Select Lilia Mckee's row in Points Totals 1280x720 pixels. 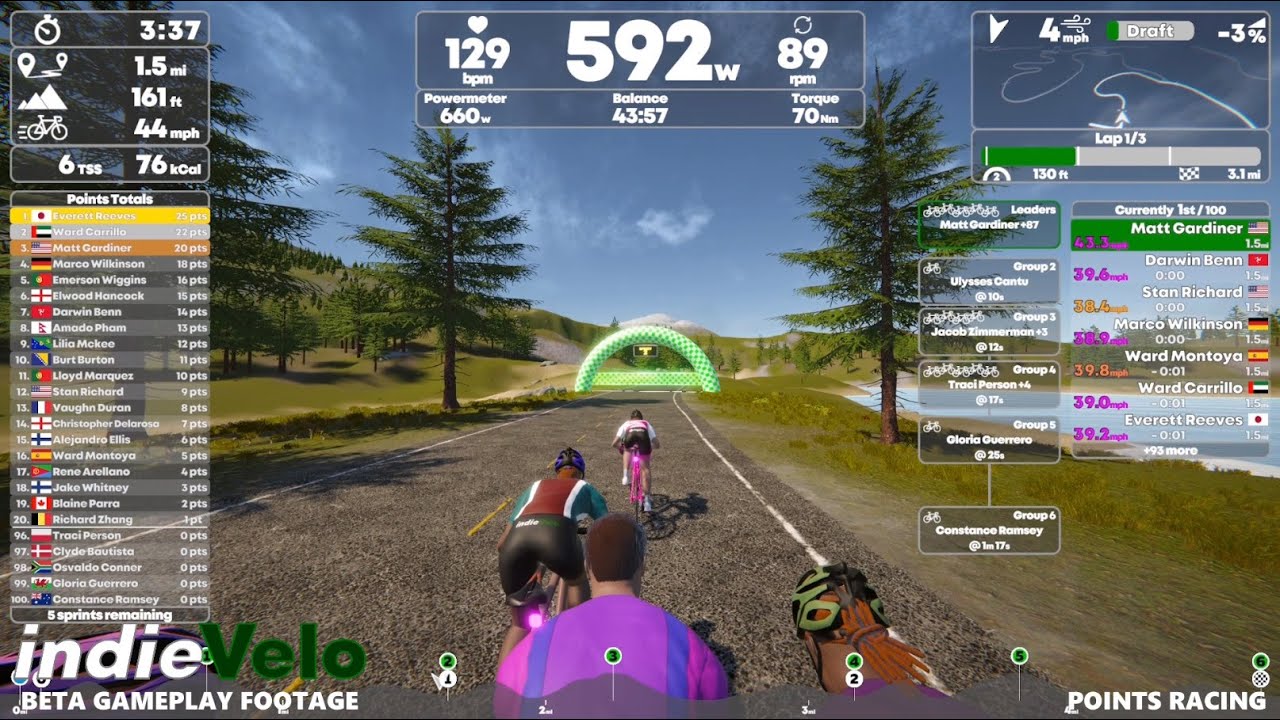[110, 344]
